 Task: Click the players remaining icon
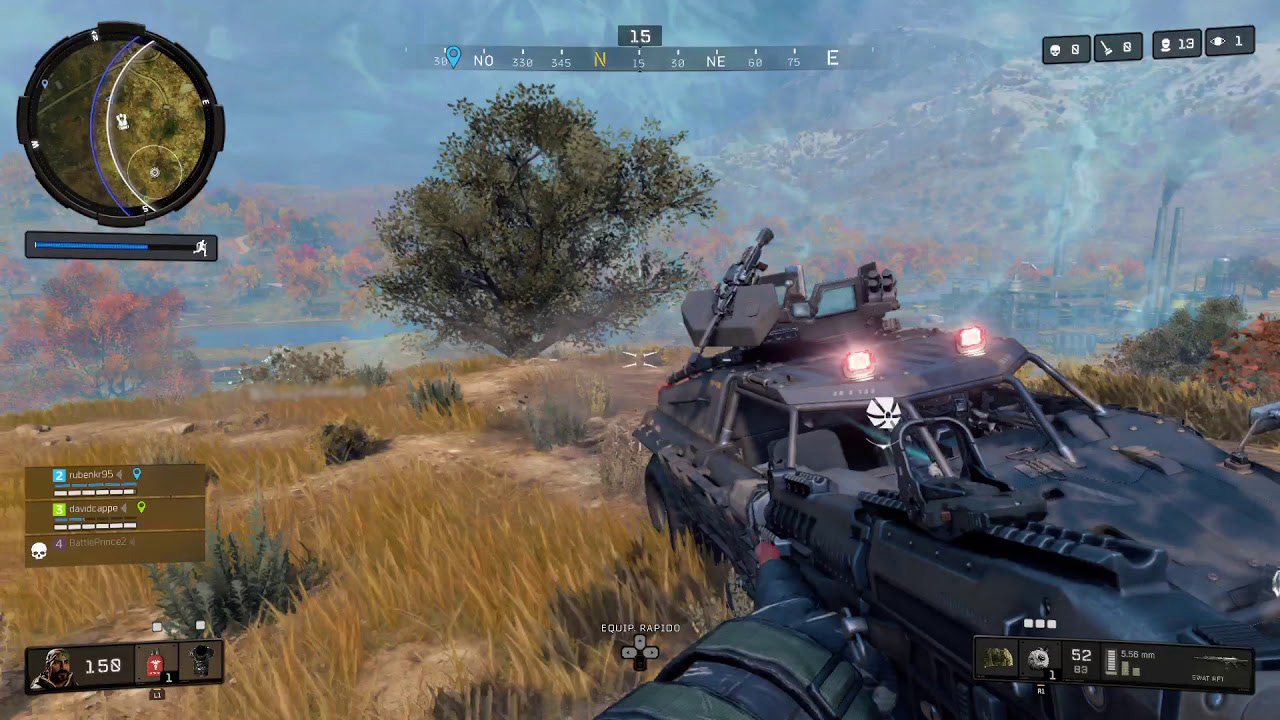click(1165, 44)
